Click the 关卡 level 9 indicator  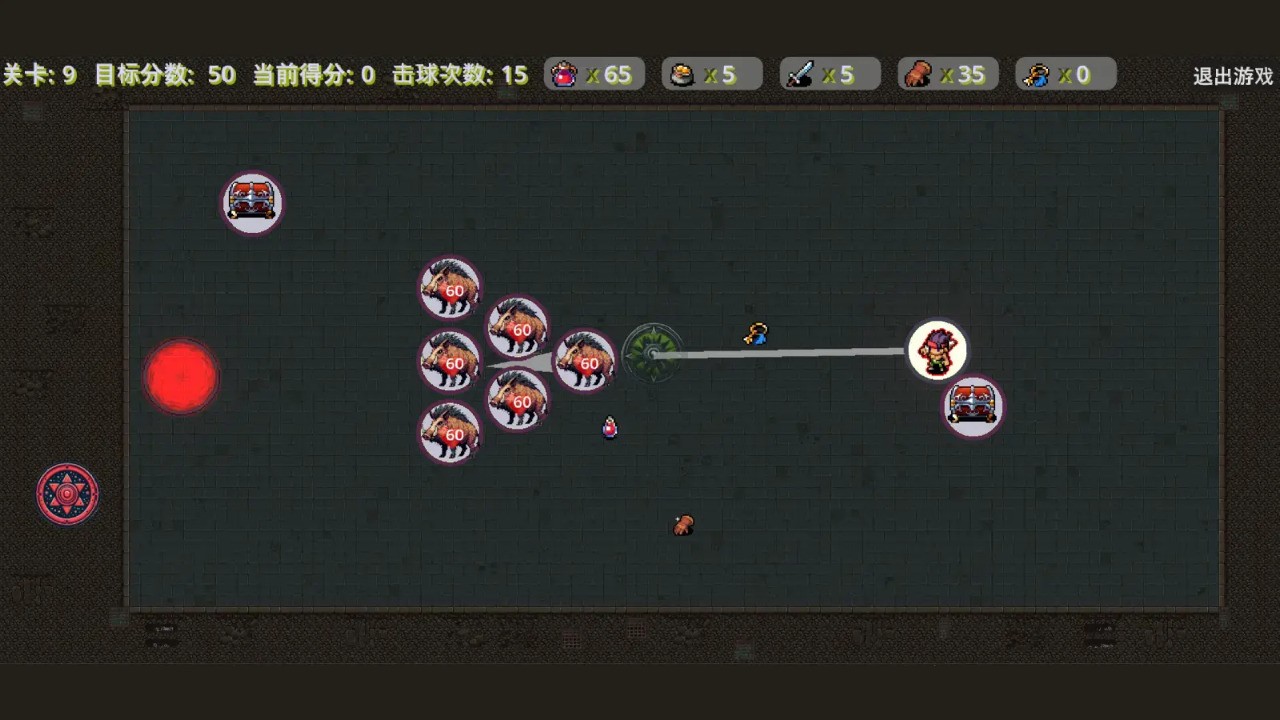click(x=41, y=74)
